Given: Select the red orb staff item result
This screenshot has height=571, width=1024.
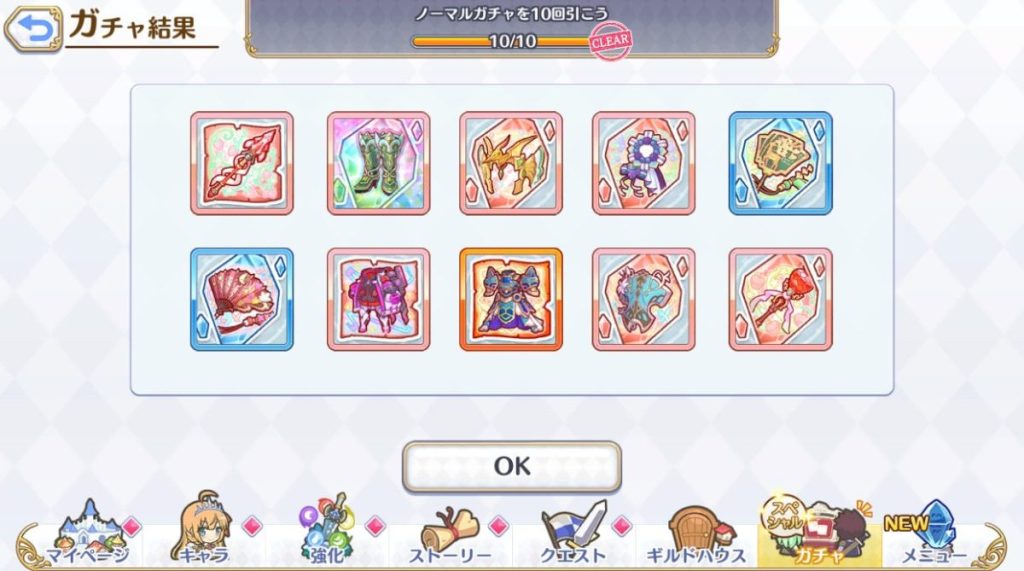Looking at the screenshot, I should click(x=780, y=299).
